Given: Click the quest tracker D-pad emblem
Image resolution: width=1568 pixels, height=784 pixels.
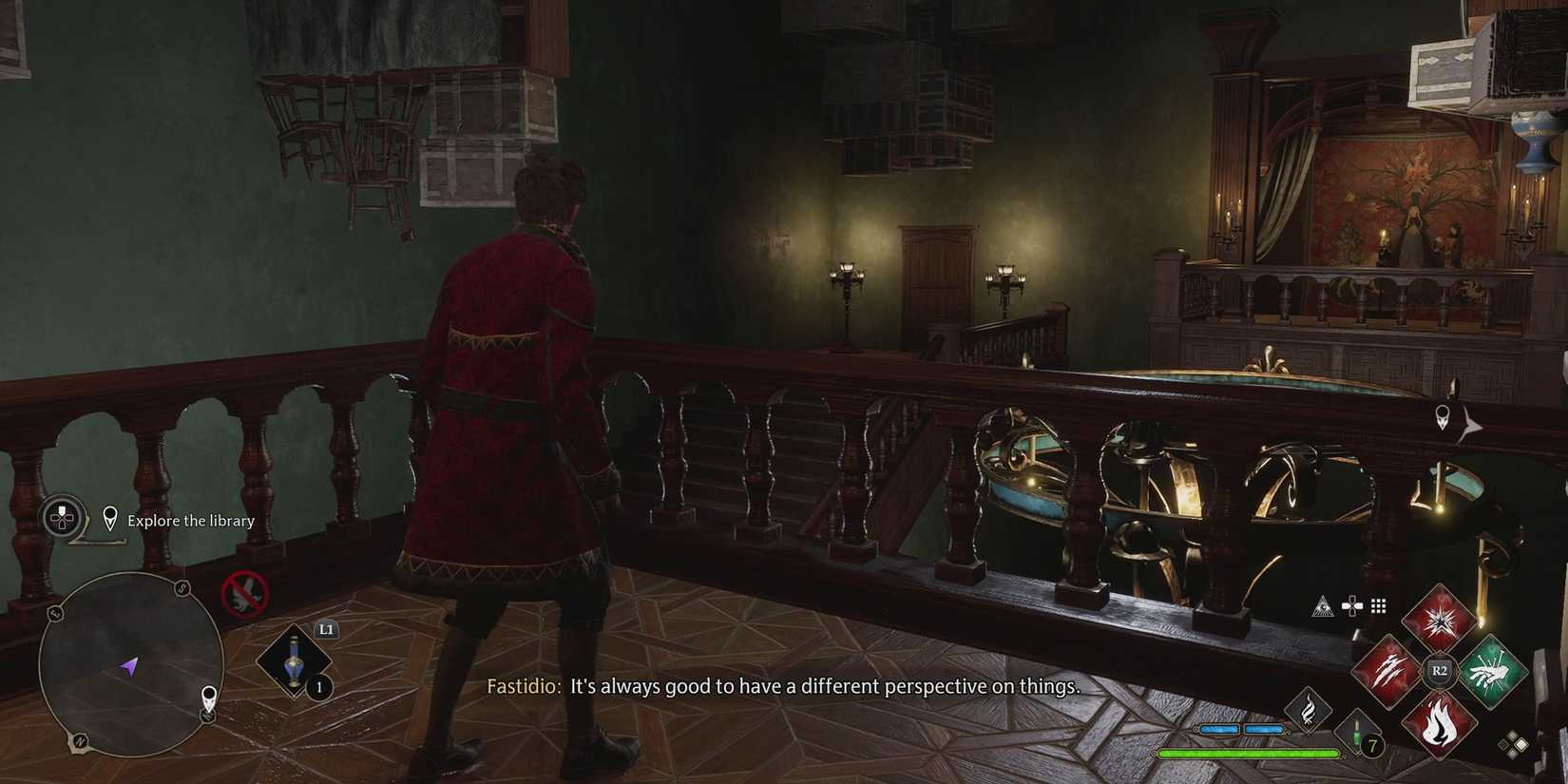Looking at the screenshot, I should tap(61, 516).
